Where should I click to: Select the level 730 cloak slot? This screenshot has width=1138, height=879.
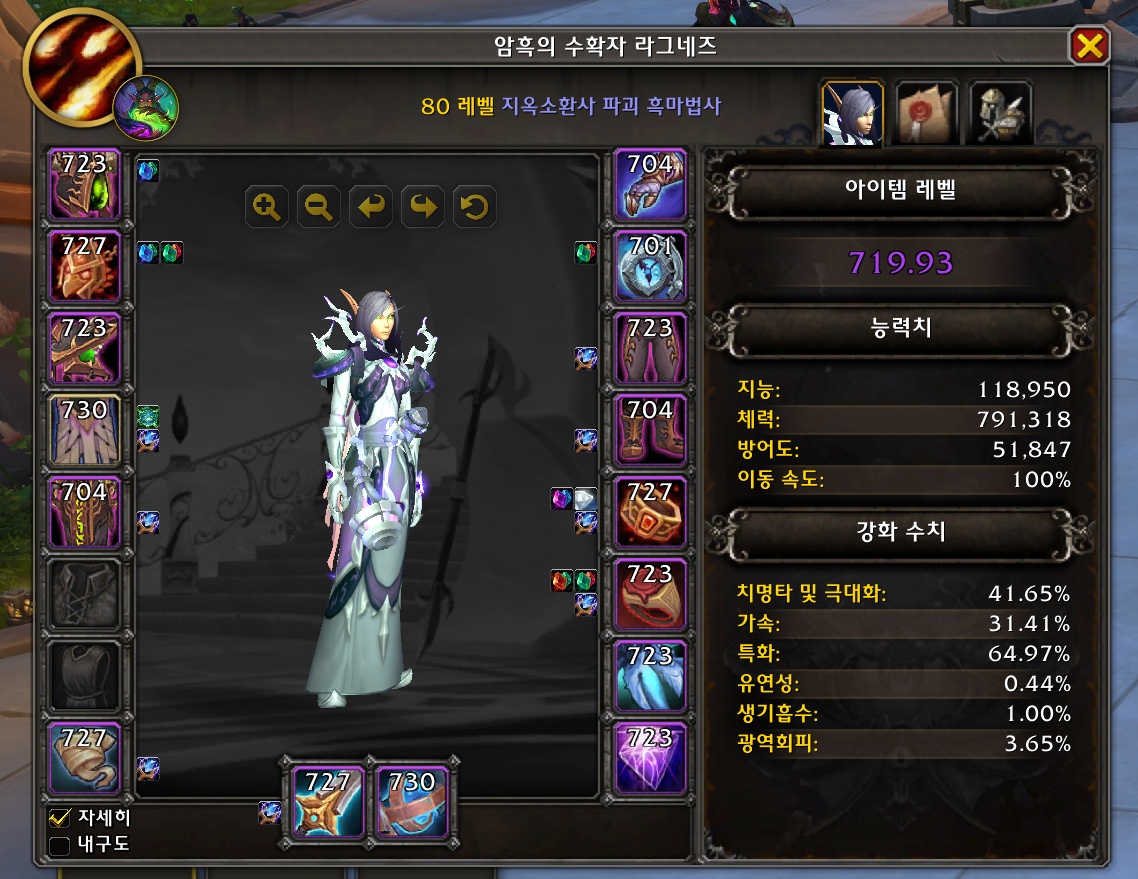point(85,431)
